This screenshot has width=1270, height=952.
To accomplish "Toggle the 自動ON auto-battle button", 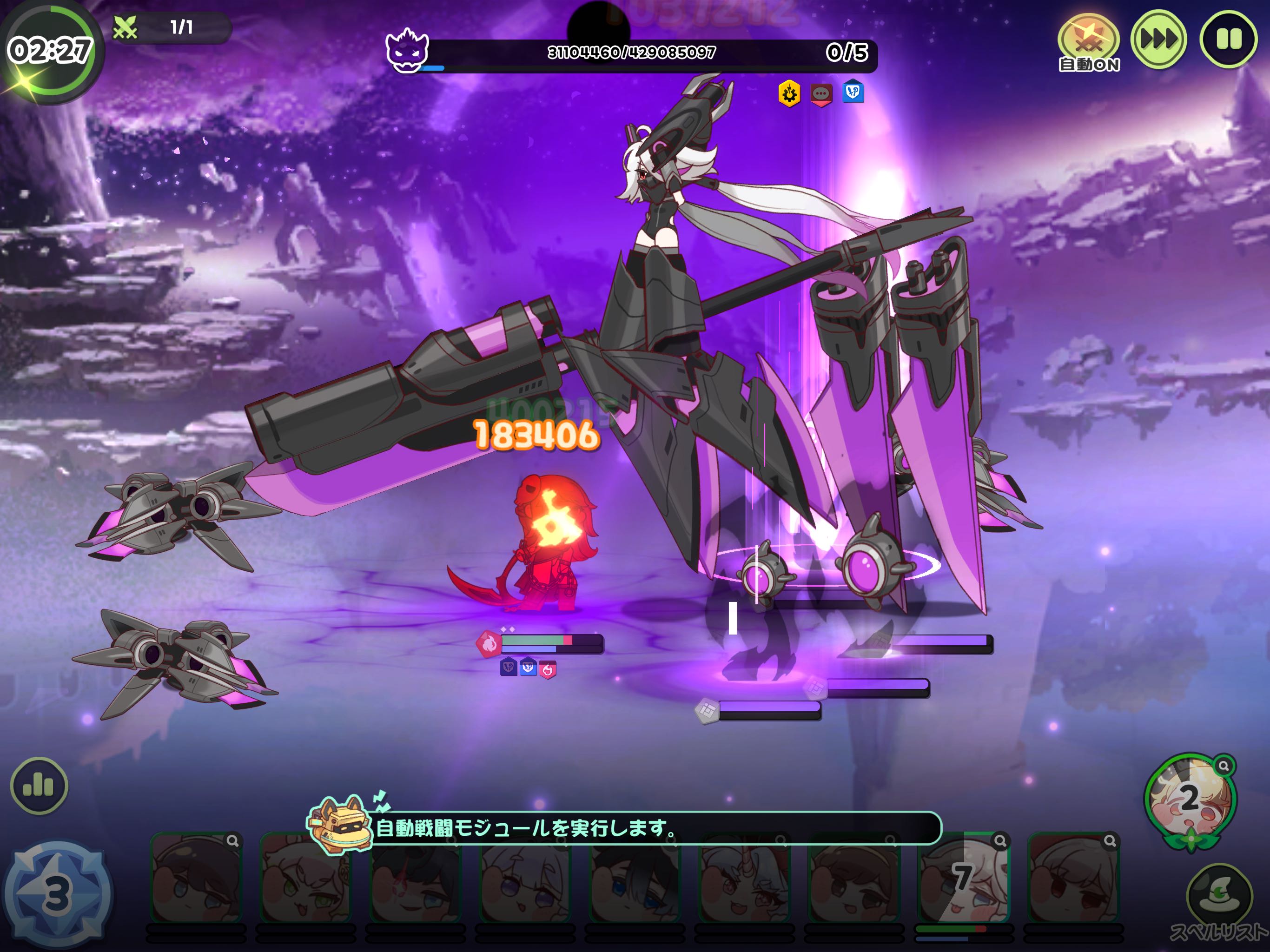I will click(1088, 41).
